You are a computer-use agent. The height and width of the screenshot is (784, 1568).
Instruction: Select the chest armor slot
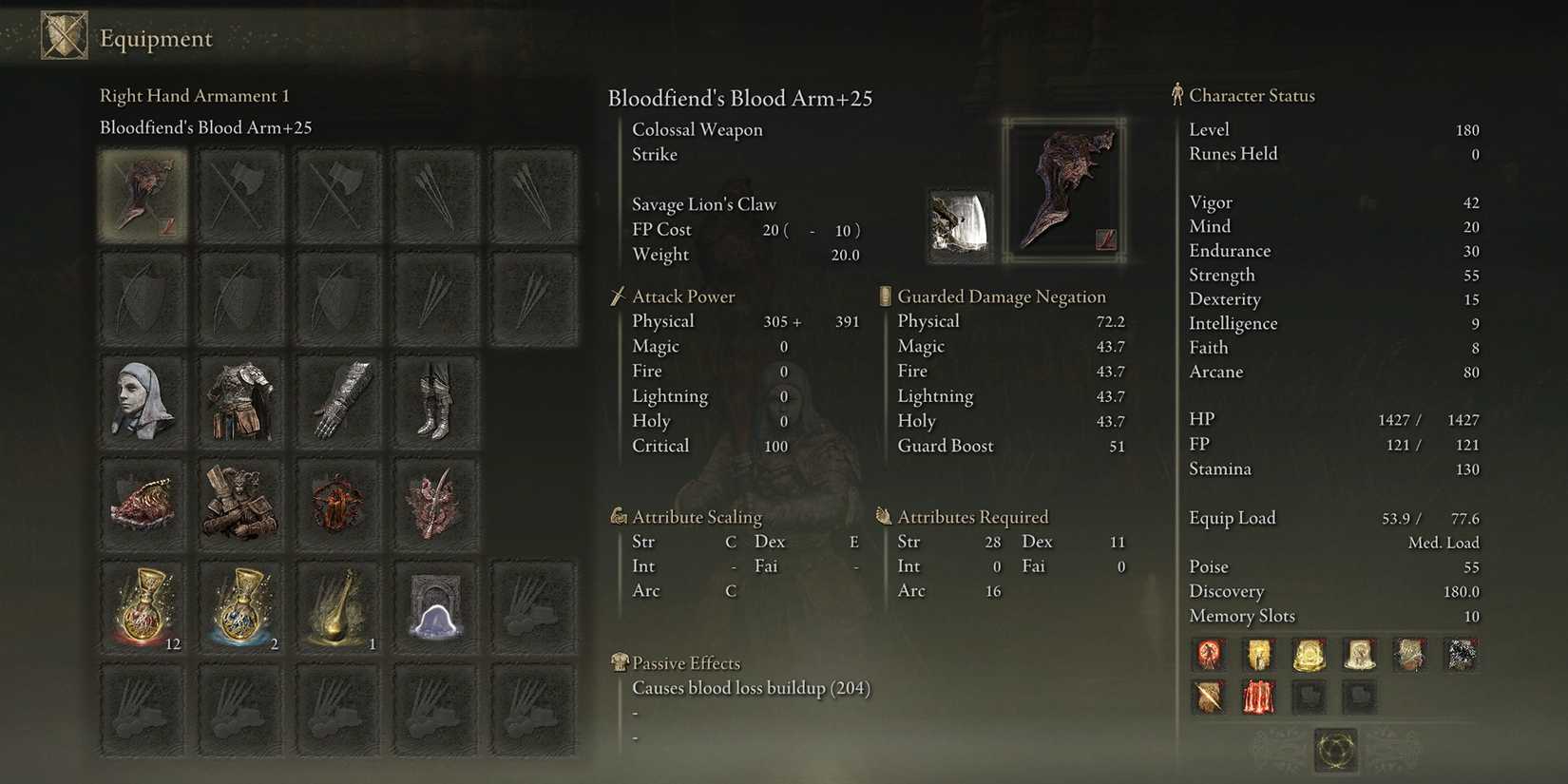240,399
